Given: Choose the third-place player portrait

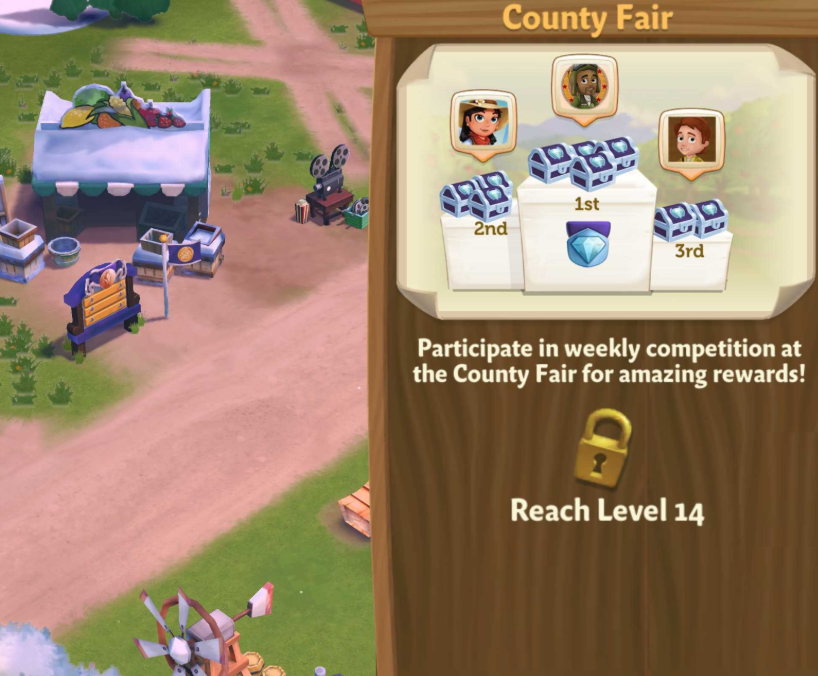Looking at the screenshot, I should 691,140.
